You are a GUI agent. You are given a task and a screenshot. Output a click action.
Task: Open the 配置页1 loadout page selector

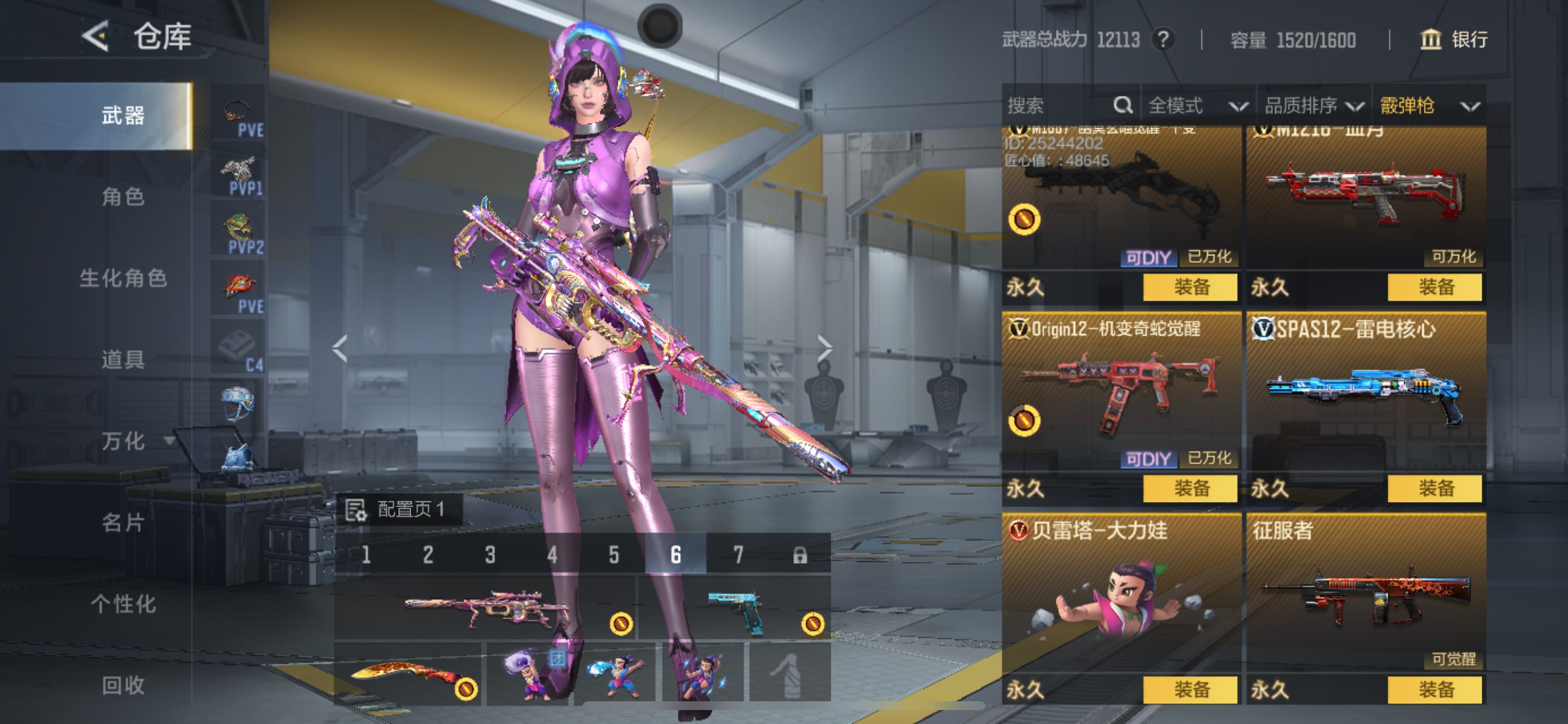[400, 509]
